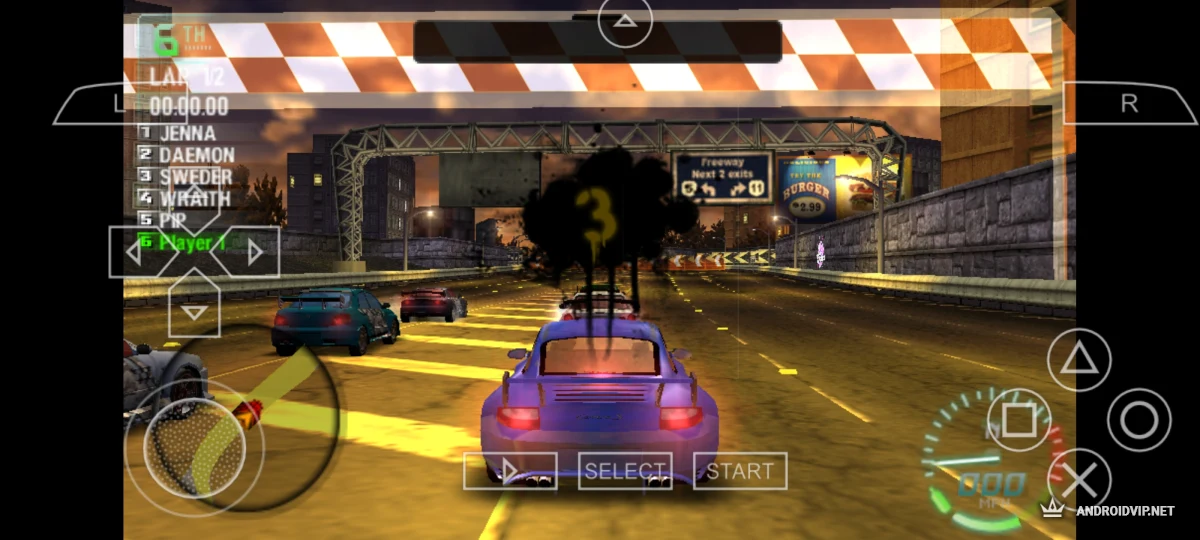Tap the square action button
The image size is (1200, 540).
(x=1019, y=420)
